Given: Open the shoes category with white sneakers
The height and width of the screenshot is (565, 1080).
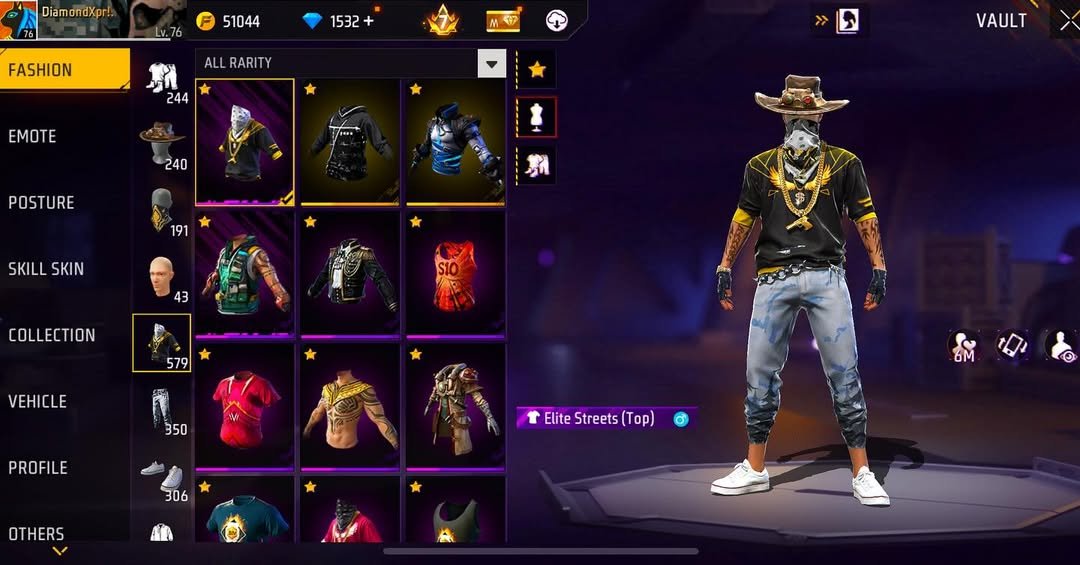Looking at the screenshot, I should coord(162,476).
